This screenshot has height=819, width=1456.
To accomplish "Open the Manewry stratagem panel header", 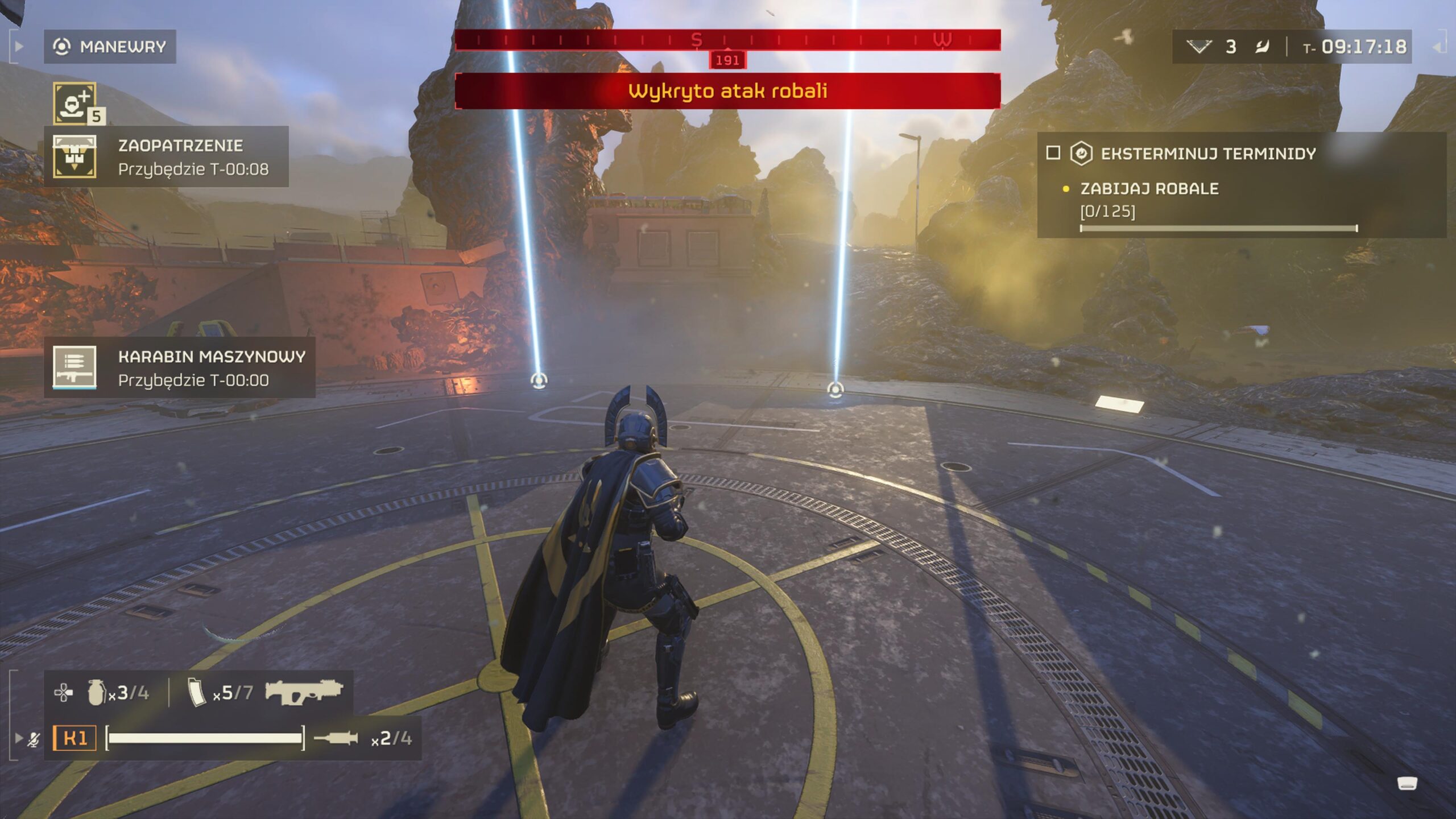I will [x=110, y=47].
